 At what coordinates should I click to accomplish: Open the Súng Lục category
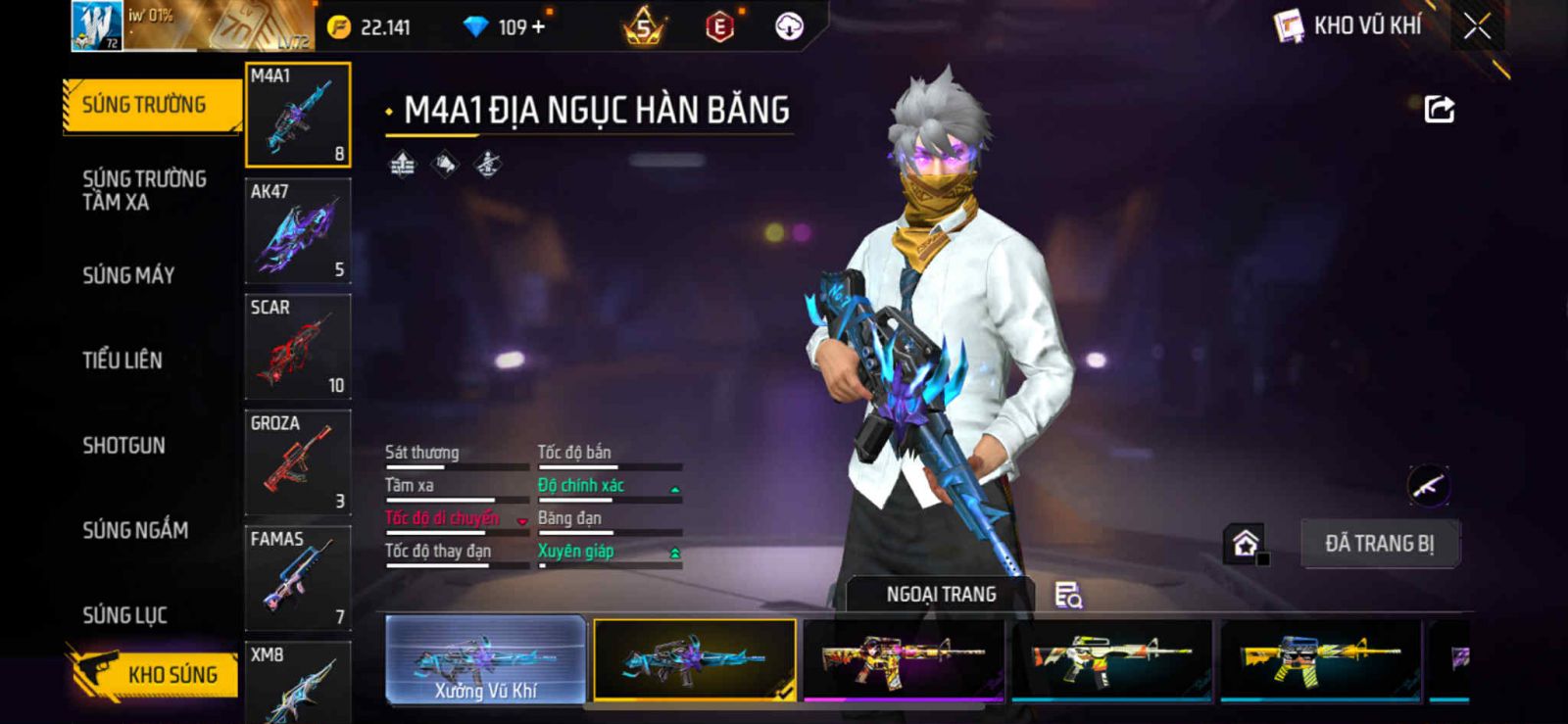(124, 615)
